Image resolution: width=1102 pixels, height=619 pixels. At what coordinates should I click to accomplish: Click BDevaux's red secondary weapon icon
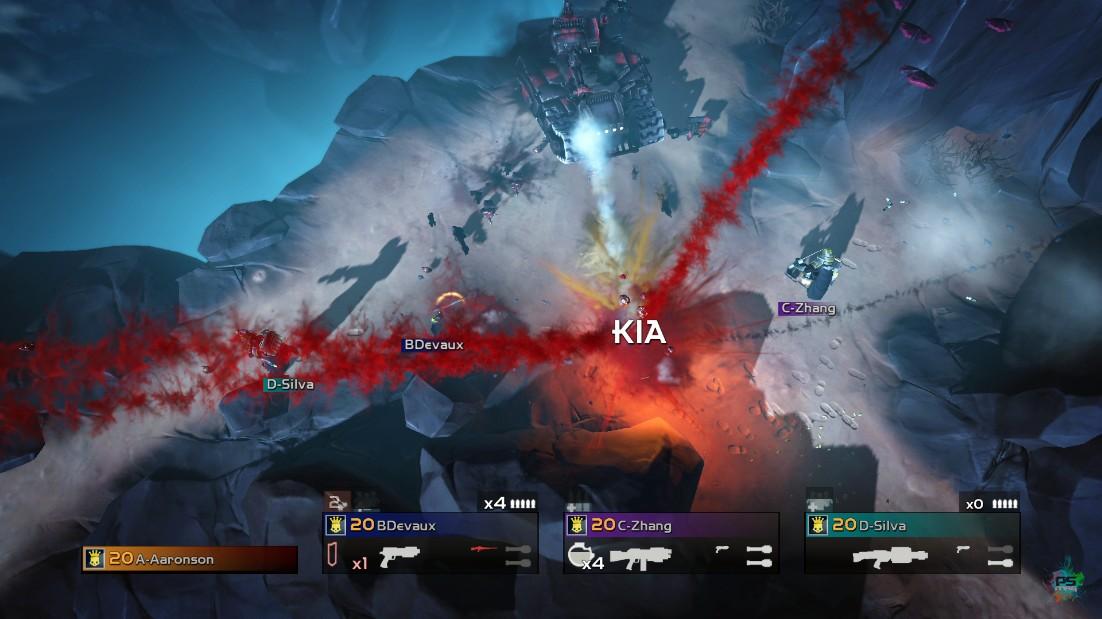[484, 551]
